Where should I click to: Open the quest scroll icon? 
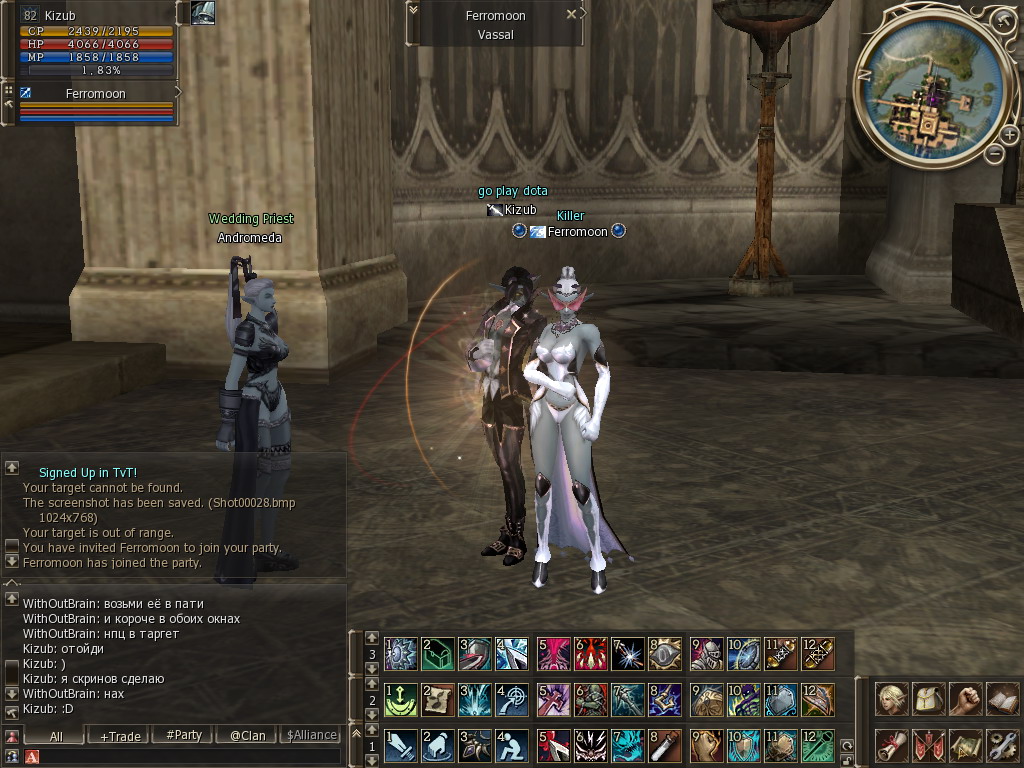point(892,745)
